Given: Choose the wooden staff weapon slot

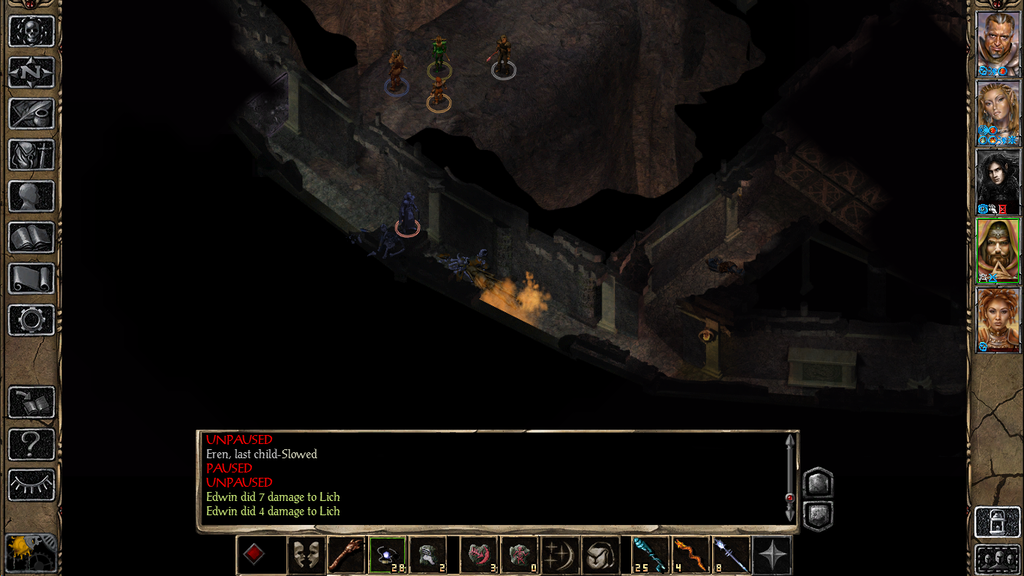Looking at the screenshot, I should pos(346,555).
